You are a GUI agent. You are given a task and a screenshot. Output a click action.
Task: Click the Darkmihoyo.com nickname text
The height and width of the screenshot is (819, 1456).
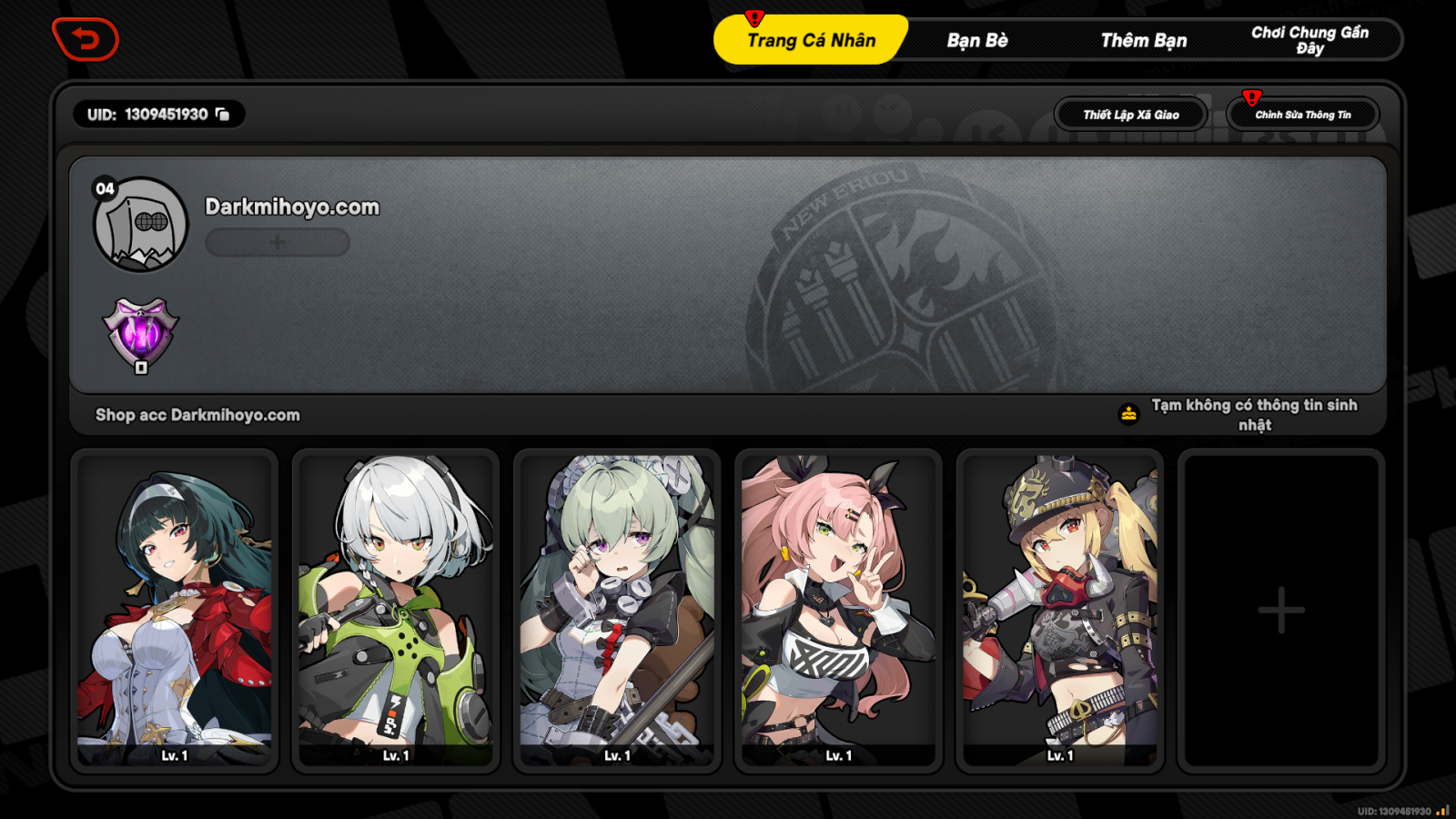coord(291,207)
